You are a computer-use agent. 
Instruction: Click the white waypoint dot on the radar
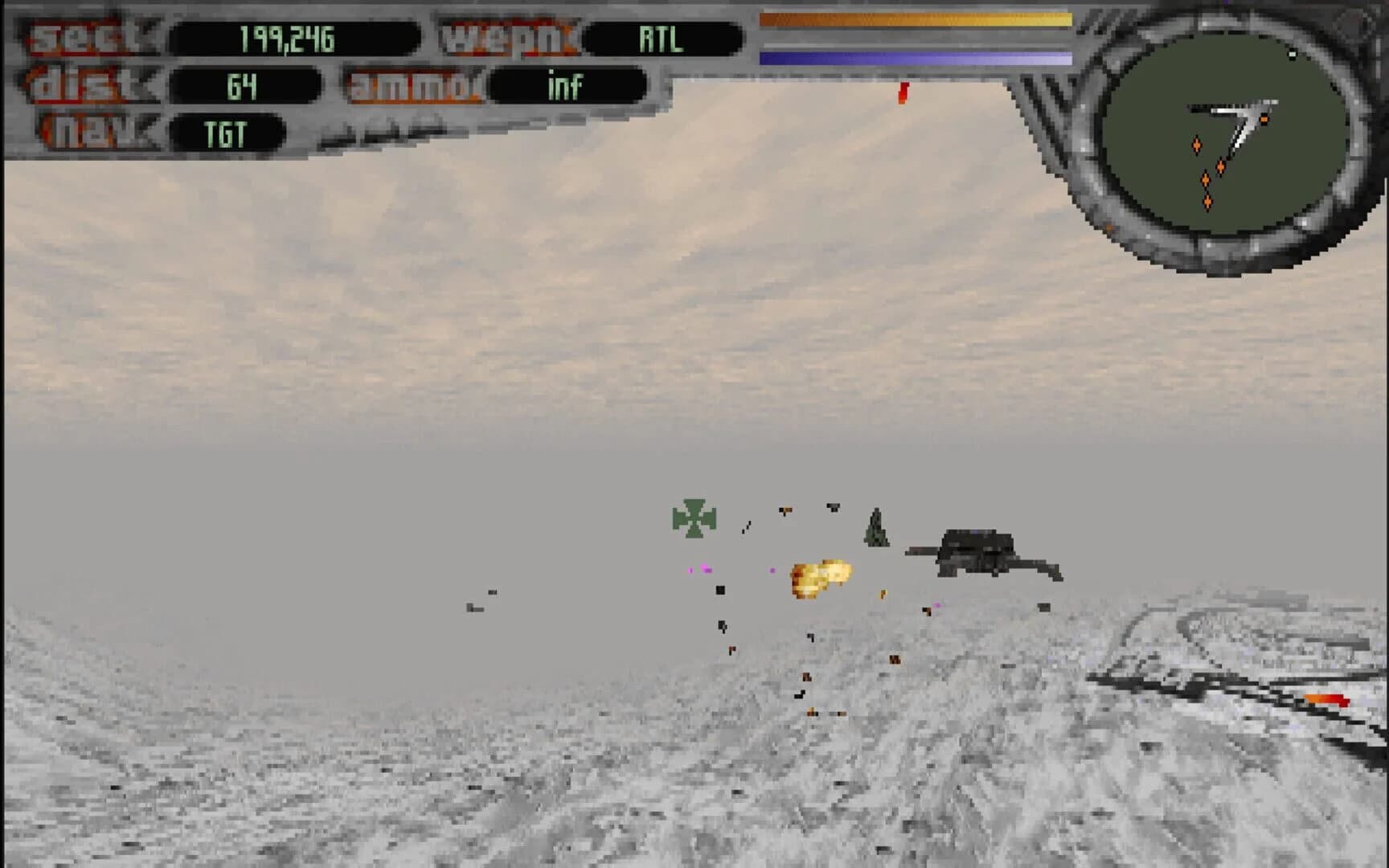tap(1293, 55)
